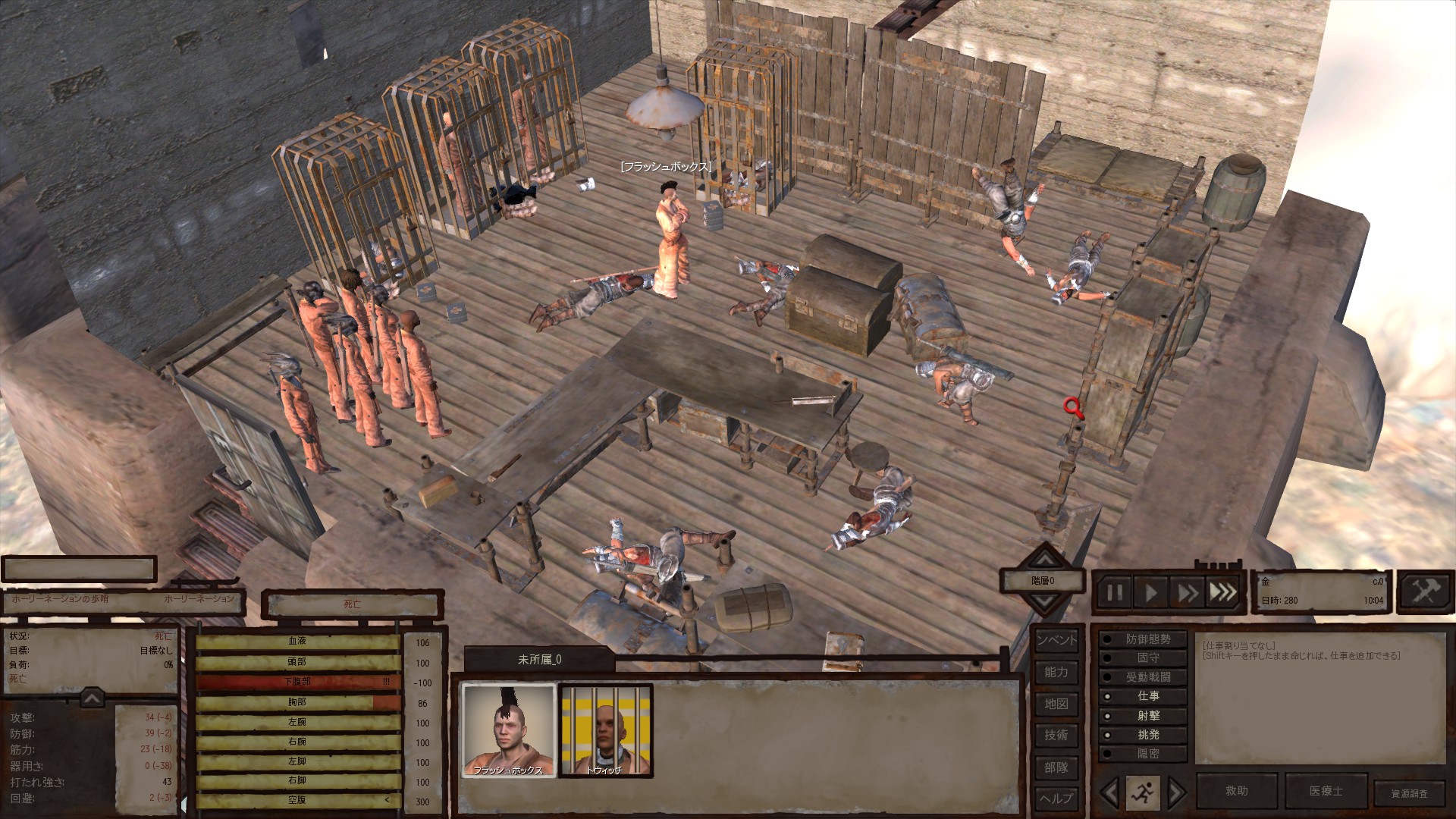This screenshot has width=1456, height=819.
Task: Activate triple fast-forward speed
Action: pos(1222,592)
